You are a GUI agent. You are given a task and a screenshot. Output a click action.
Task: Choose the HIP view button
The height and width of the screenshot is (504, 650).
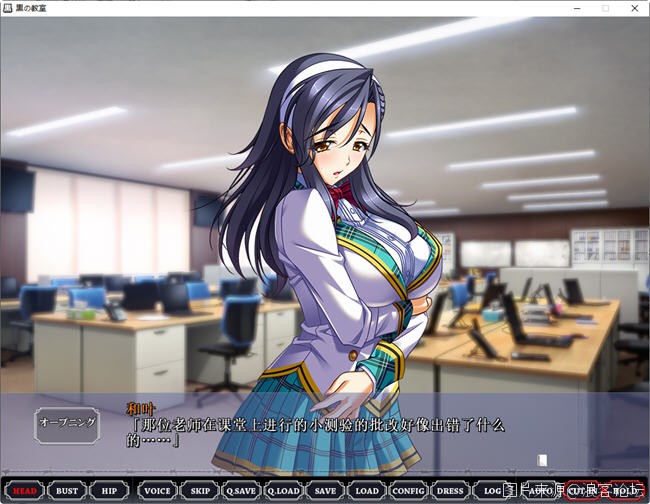(108, 491)
